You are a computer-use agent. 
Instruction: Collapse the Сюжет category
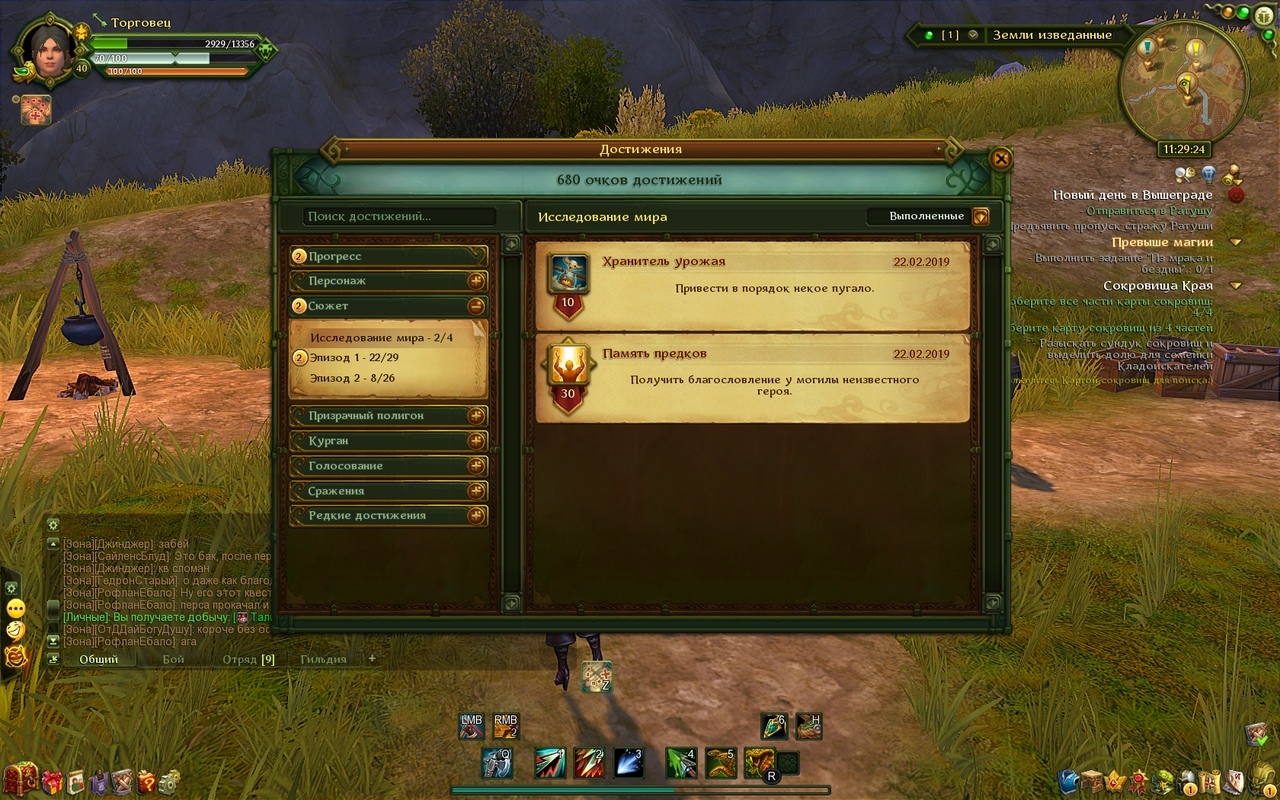[476, 306]
